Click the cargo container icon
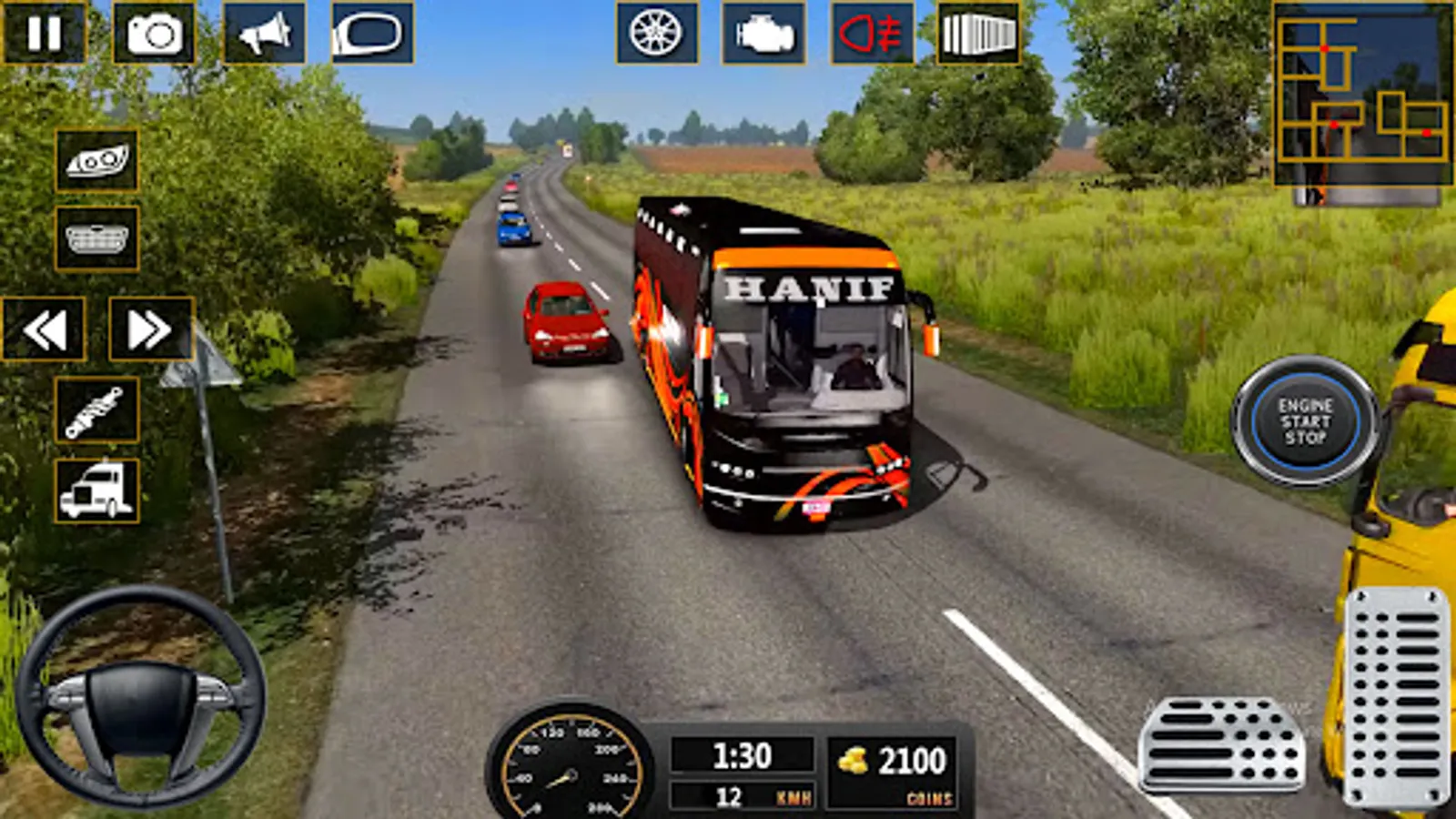 (978, 34)
